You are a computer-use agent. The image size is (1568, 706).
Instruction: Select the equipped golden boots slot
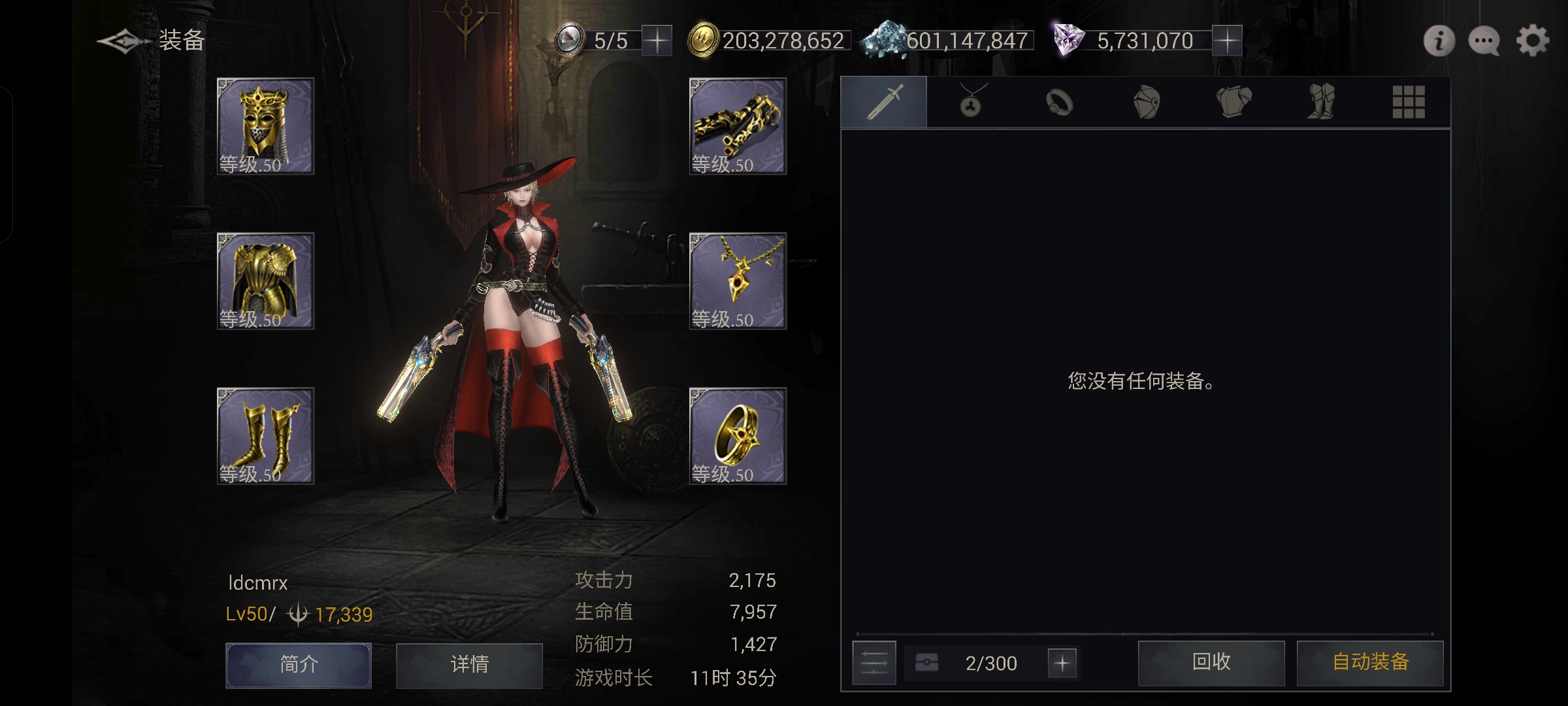tap(265, 436)
